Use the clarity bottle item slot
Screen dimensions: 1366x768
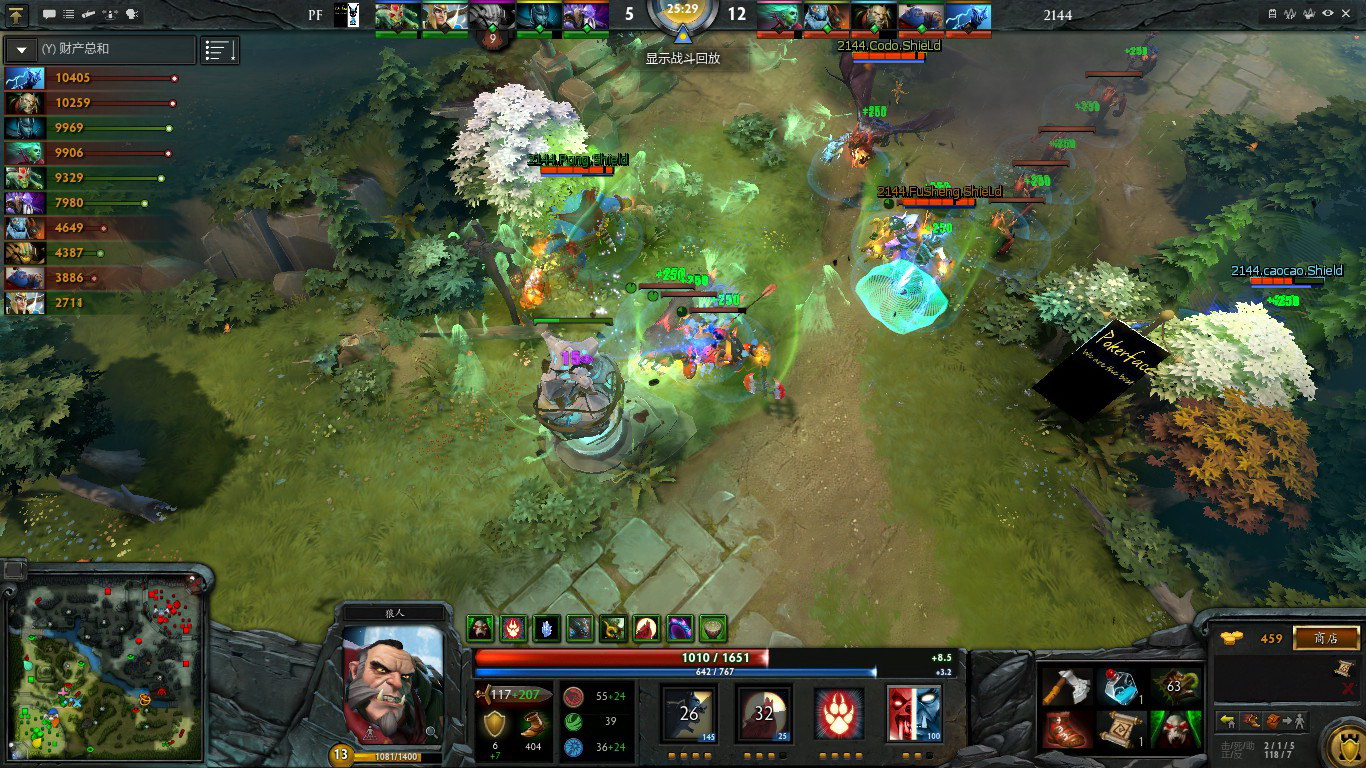(1122, 687)
